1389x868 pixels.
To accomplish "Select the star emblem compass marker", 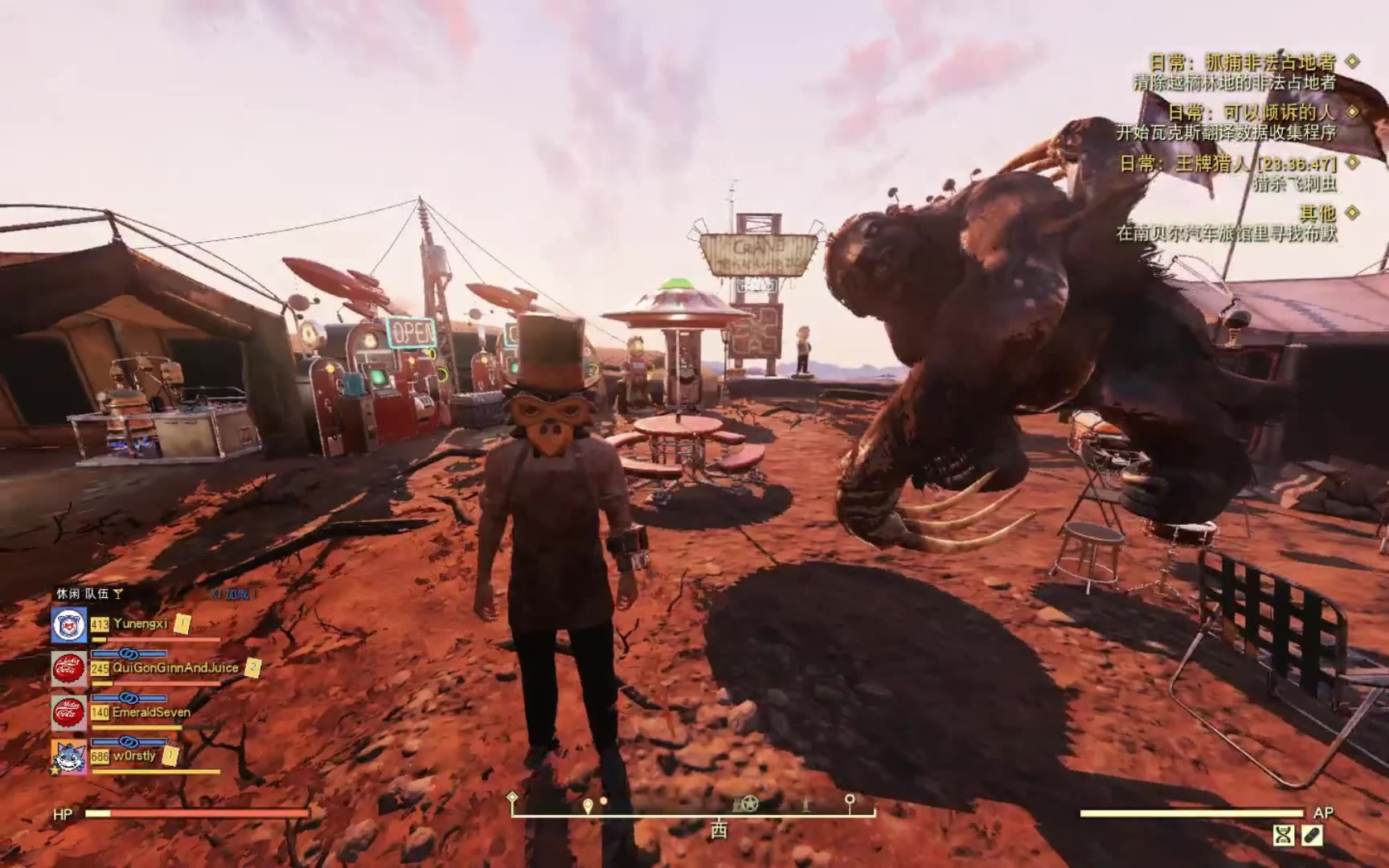I will (748, 803).
